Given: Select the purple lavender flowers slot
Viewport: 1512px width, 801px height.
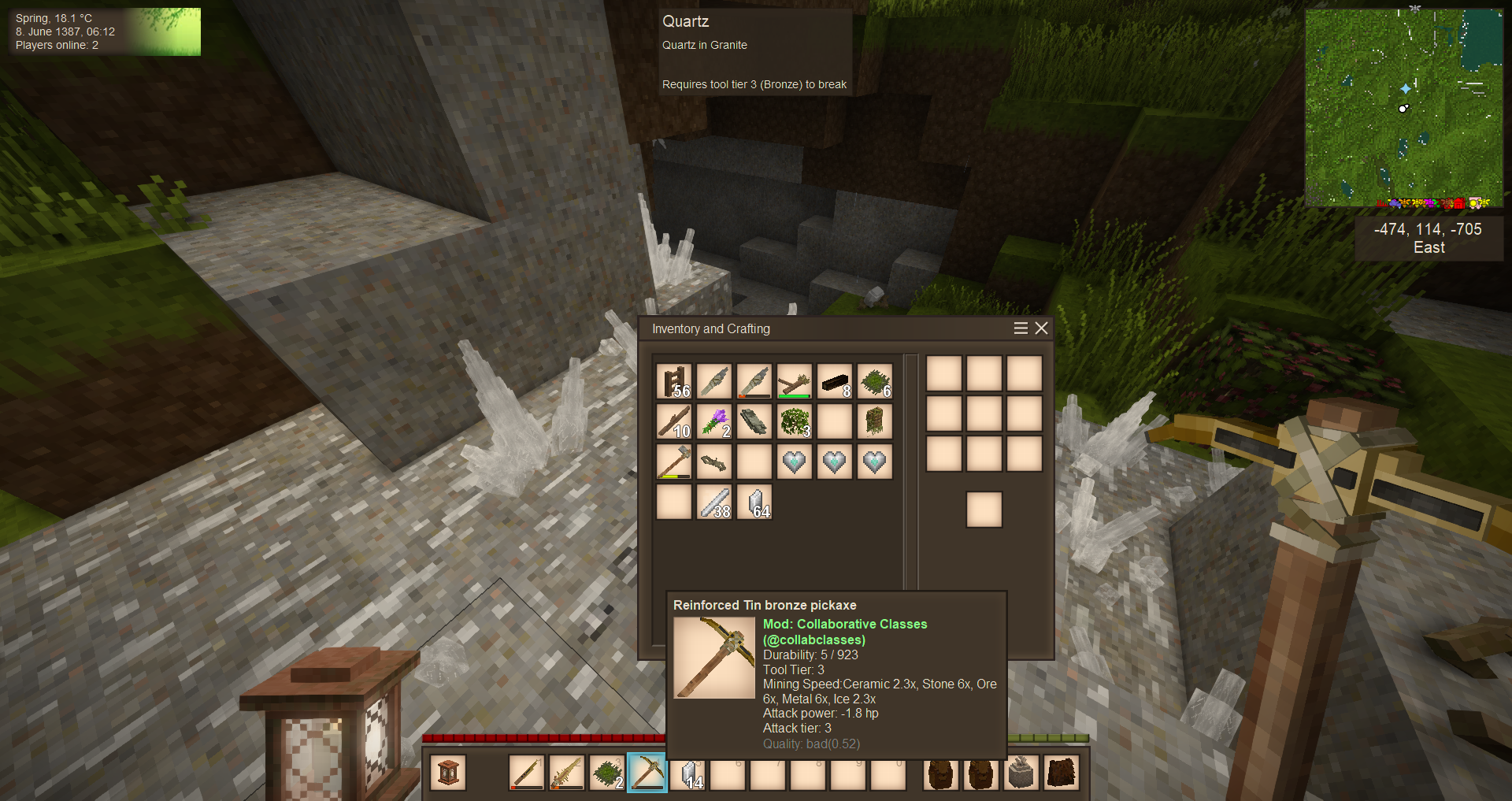Looking at the screenshot, I should pos(714,422).
